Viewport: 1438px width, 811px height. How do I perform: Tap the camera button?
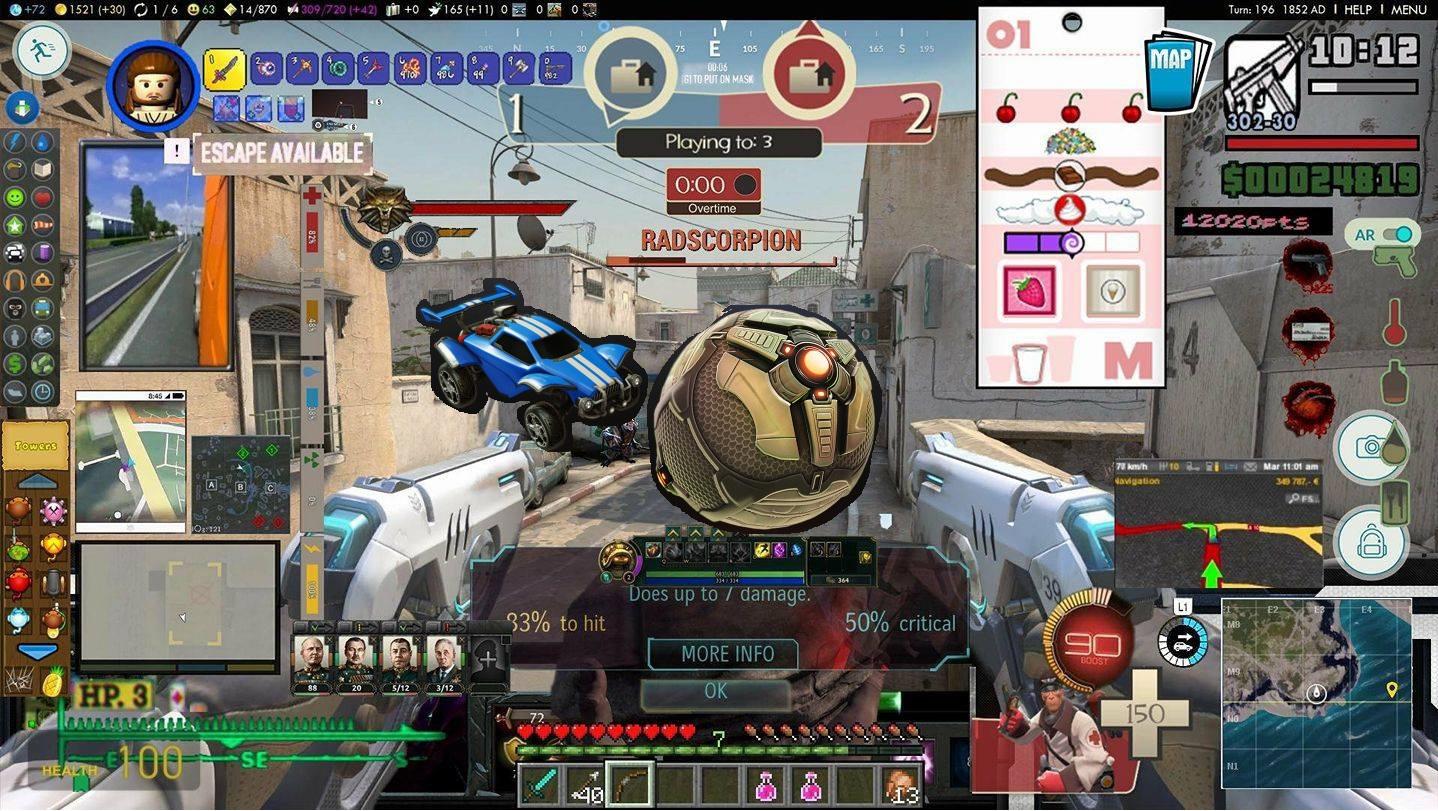pyautogui.click(x=1370, y=446)
